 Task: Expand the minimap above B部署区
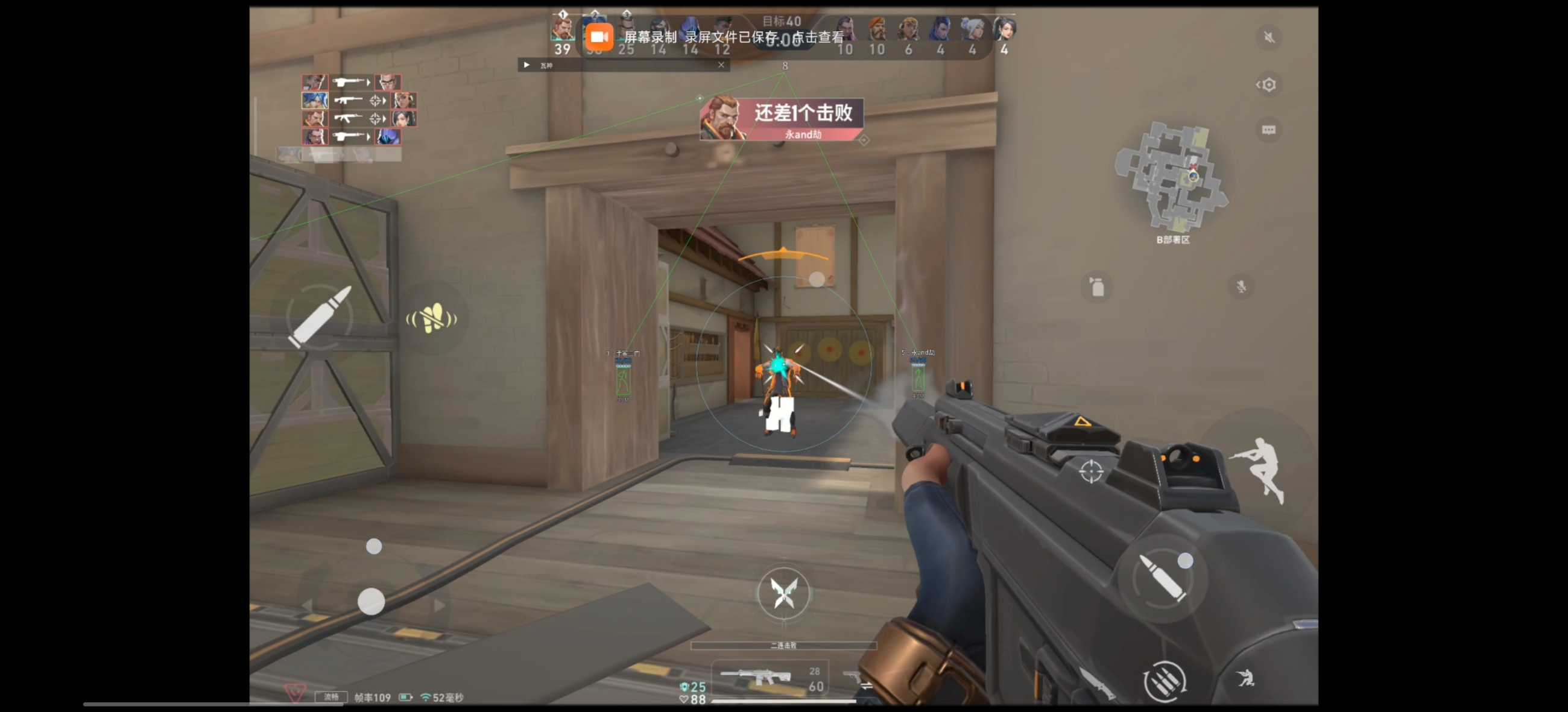click(x=1171, y=177)
